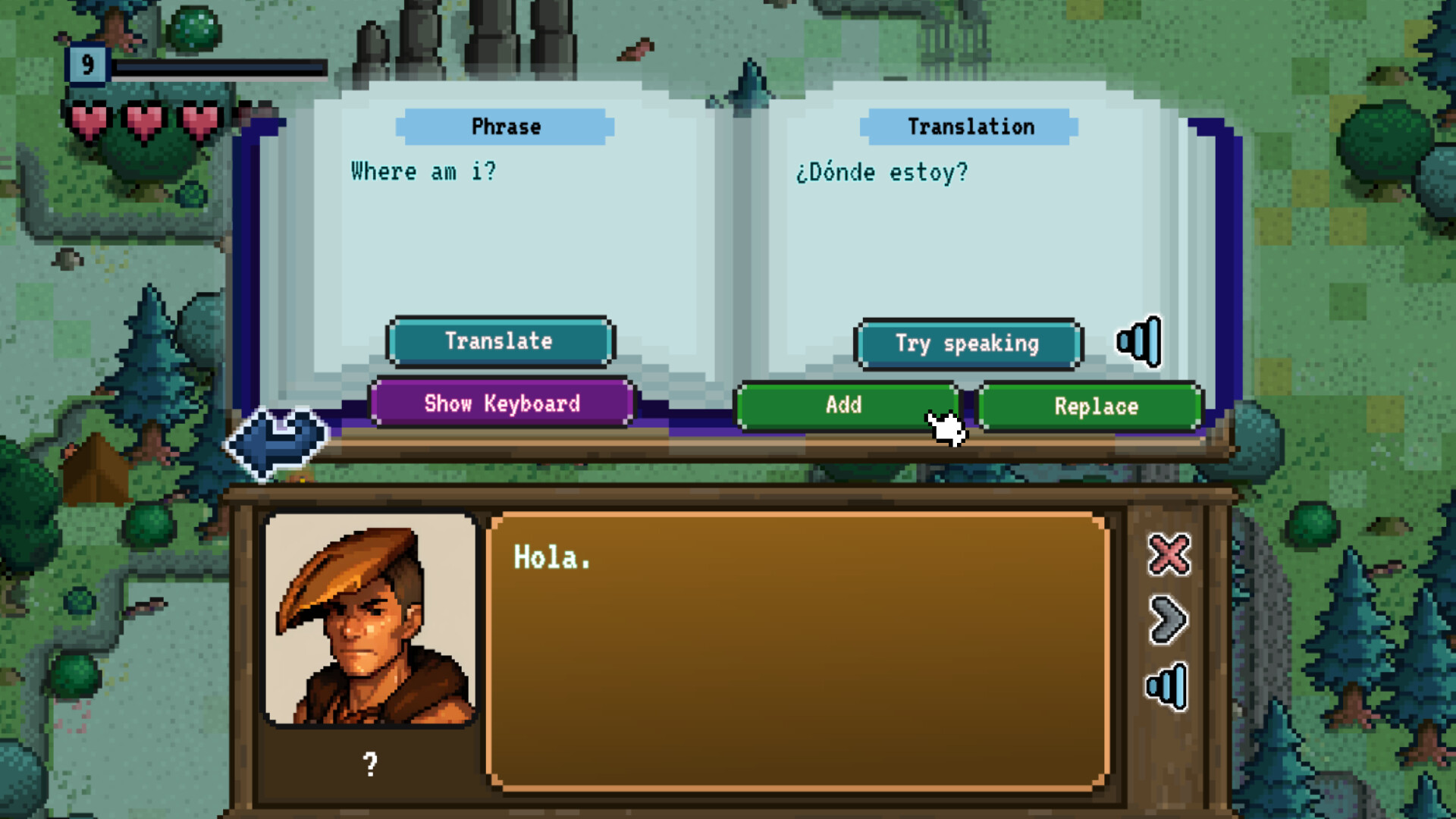This screenshot has height=819, width=1456.
Task: Advance dialogue using the gray chevron arrow
Action: pos(1168,619)
